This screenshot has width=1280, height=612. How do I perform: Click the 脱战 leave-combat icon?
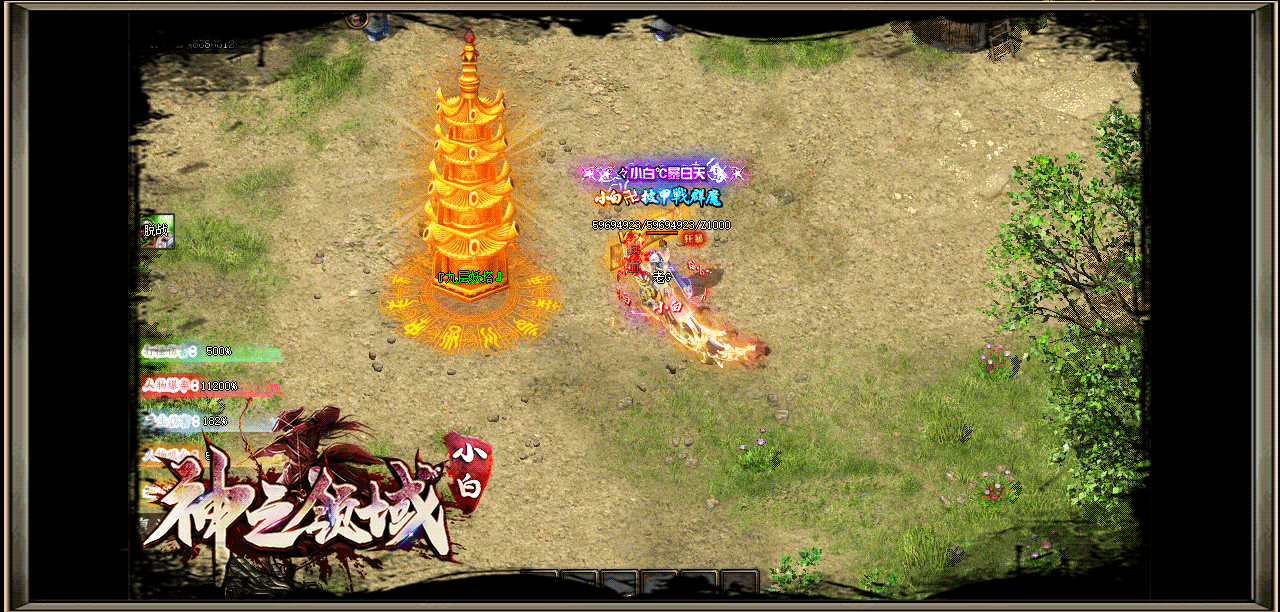158,231
